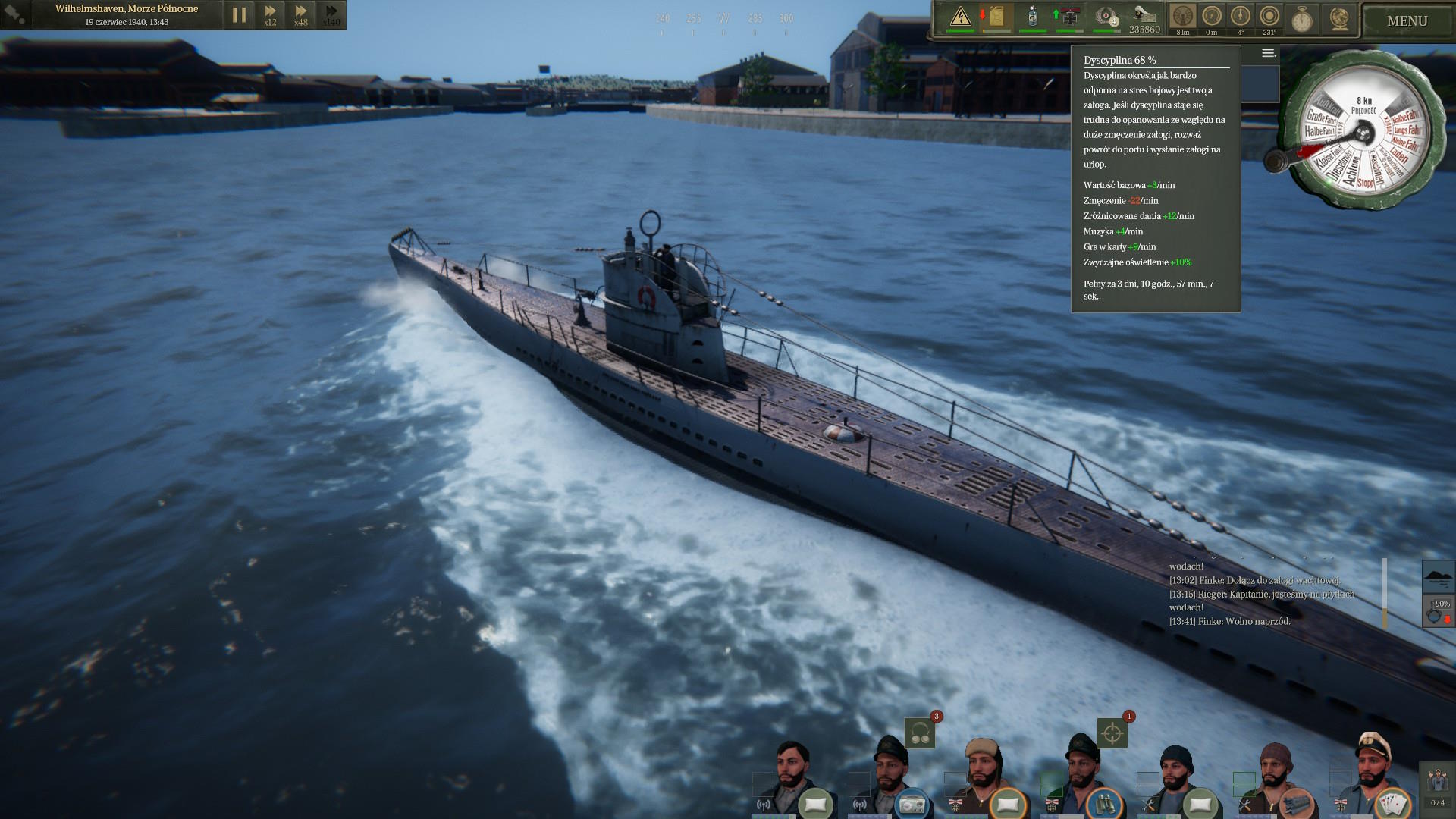Select the speed gauge showing 8 km
Screen dimensions: 1456x819
1183,17
